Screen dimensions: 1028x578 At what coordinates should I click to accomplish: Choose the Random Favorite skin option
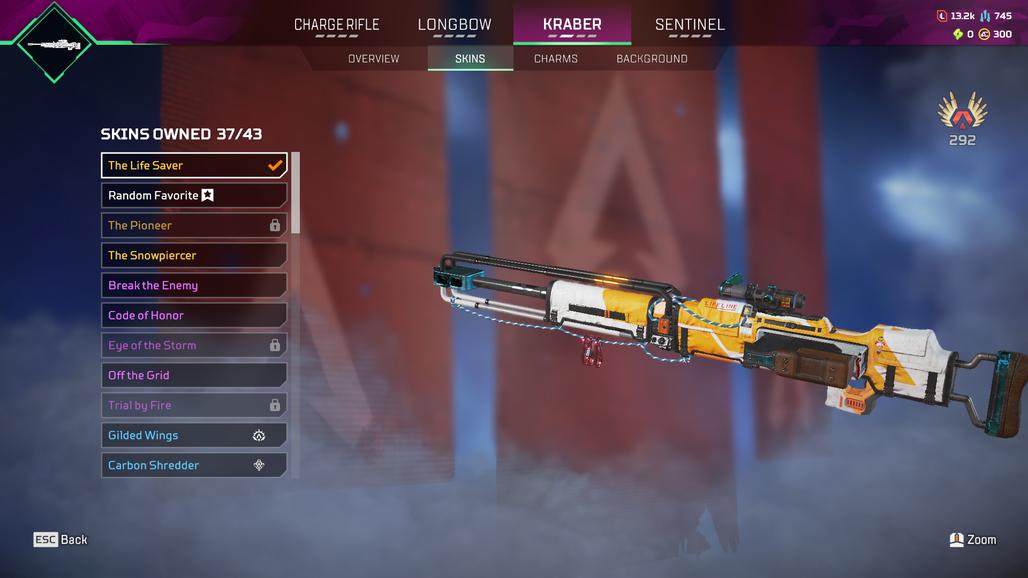[194, 195]
